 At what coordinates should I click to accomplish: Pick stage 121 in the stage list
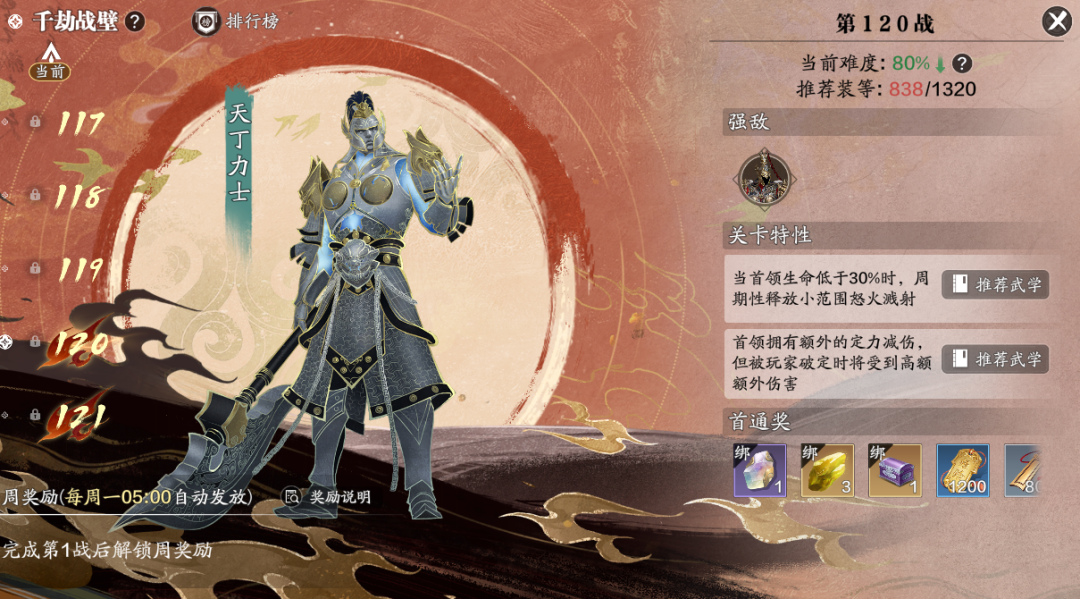coord(80,417)
